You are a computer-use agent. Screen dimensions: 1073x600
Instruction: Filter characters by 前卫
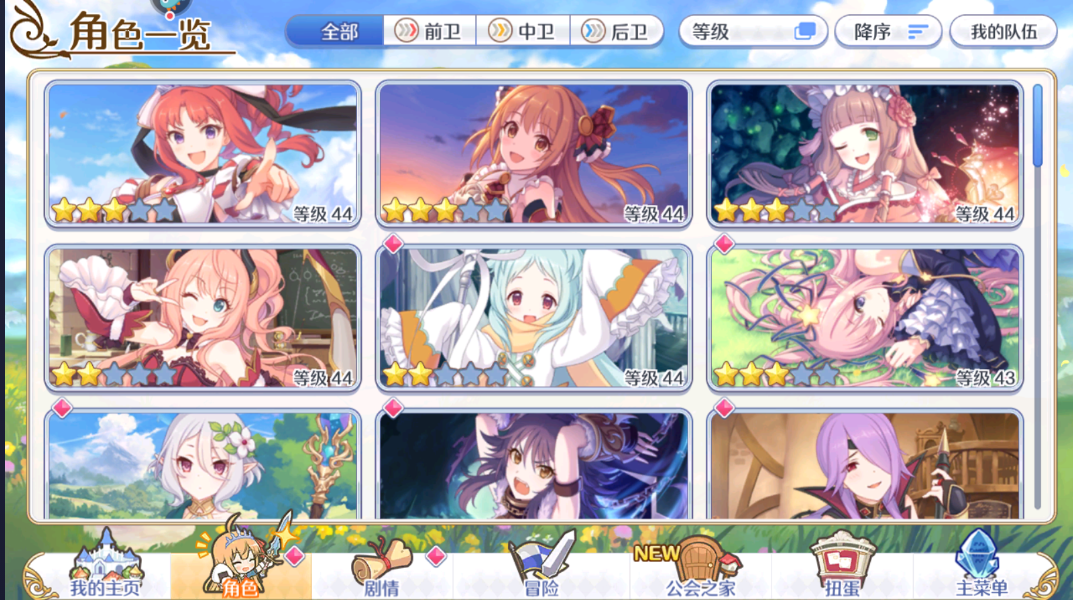point(430,31)
